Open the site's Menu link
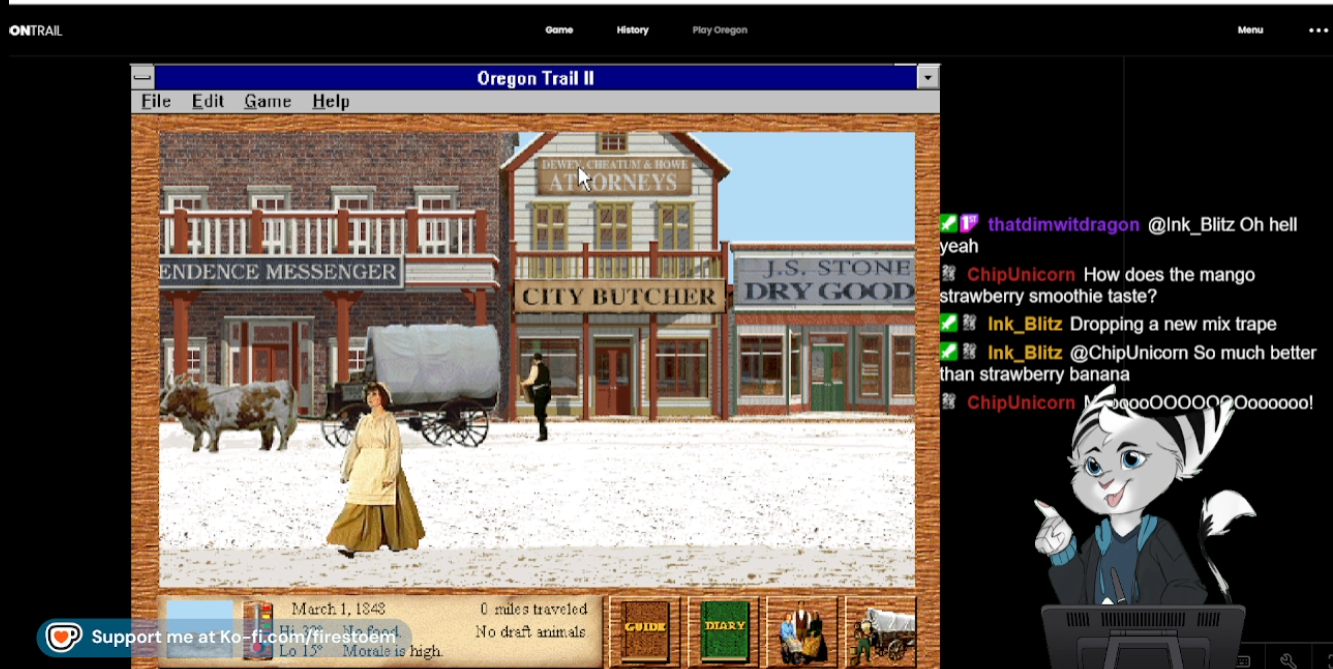This screenshot has width=1333, height=669. coord(1250,30)
